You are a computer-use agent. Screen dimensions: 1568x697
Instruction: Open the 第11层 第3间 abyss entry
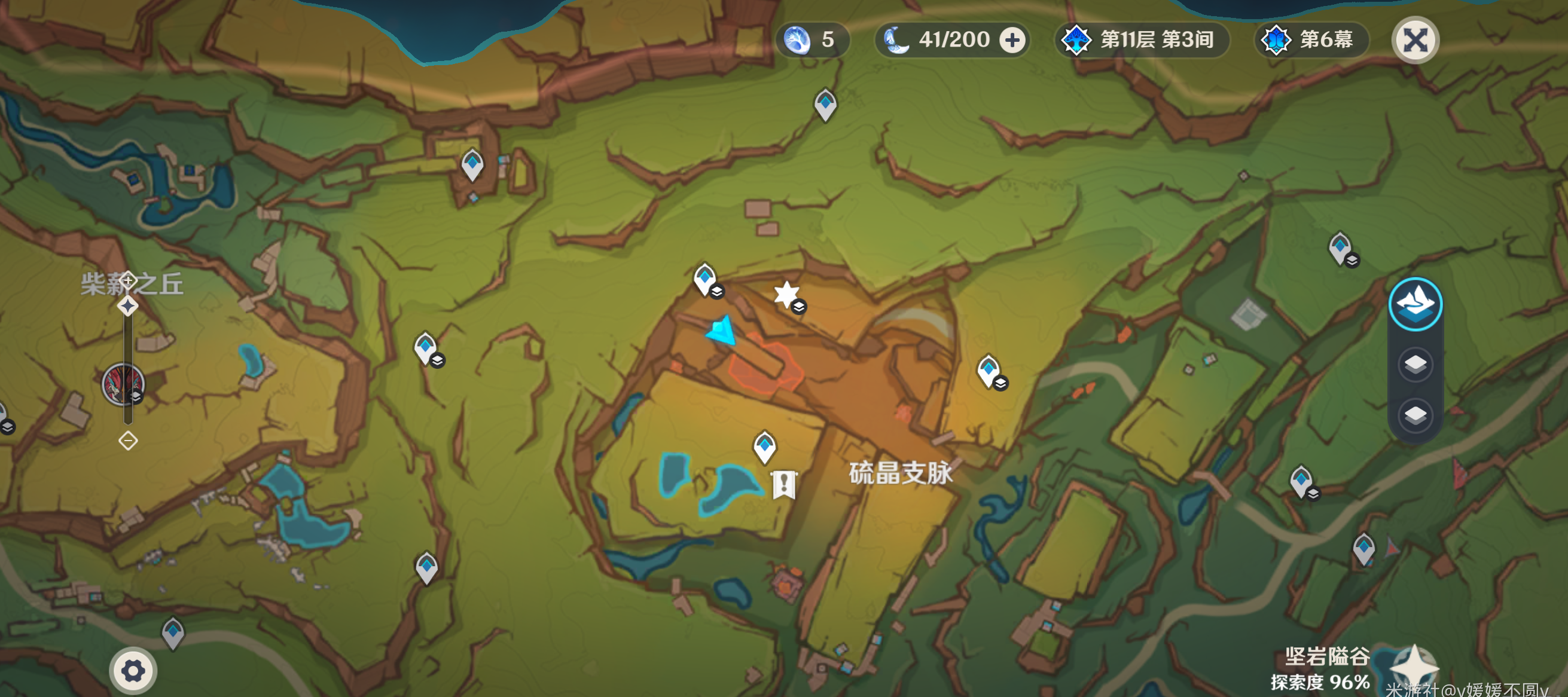(x=1140, y=40)
